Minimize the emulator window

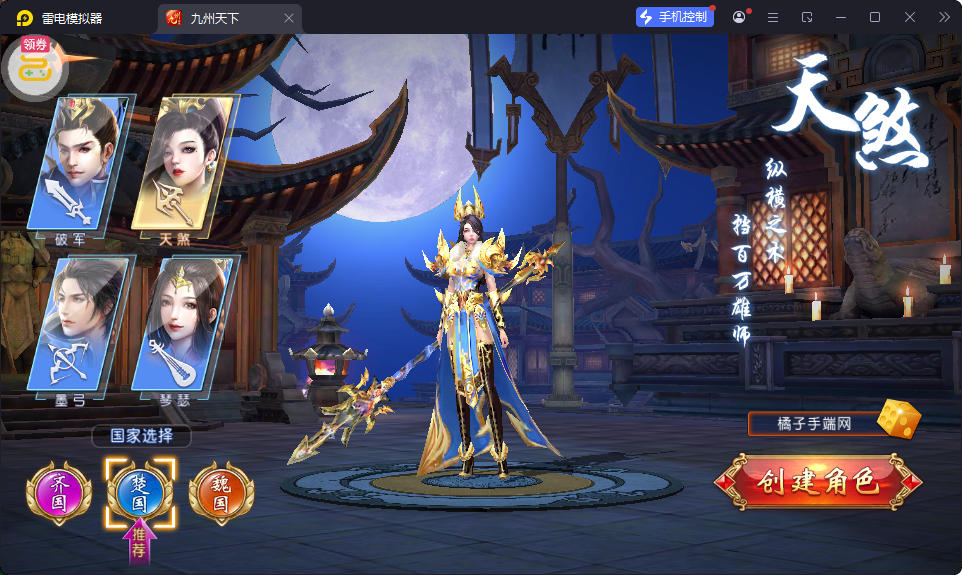[841, 17]
